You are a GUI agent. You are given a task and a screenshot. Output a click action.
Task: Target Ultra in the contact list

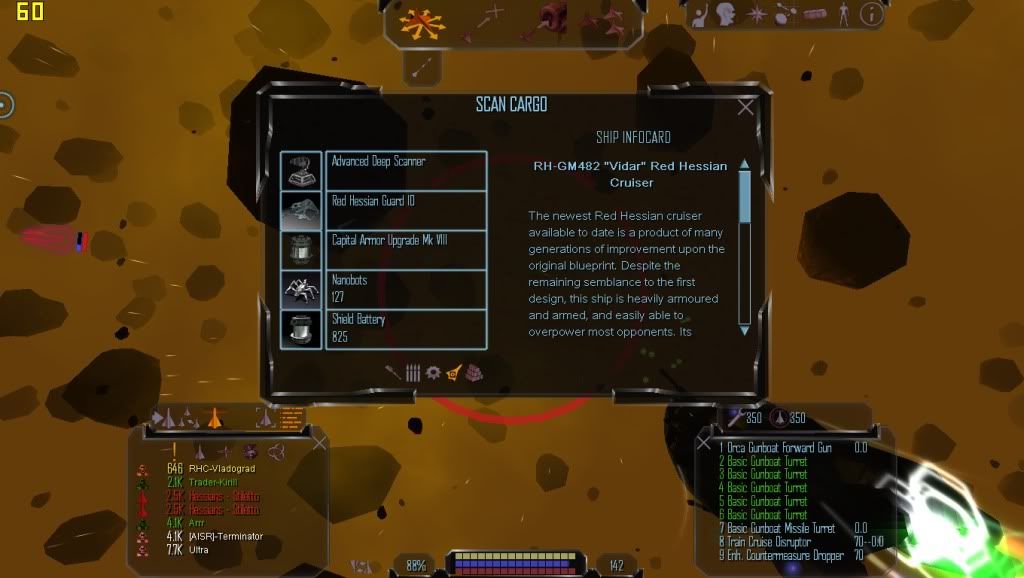[x=200, y=550]
